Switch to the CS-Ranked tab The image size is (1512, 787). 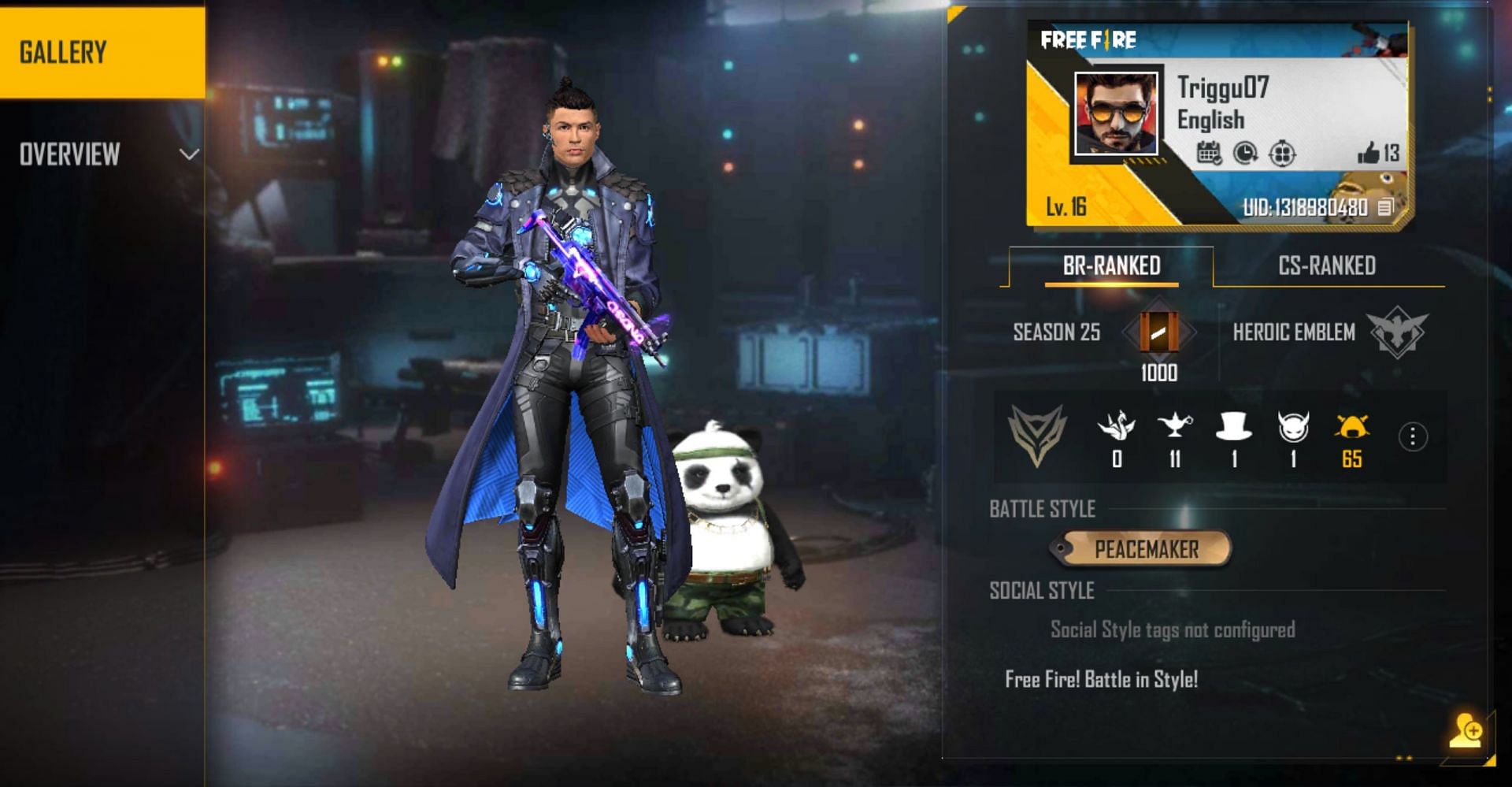tap(1327, 266)
